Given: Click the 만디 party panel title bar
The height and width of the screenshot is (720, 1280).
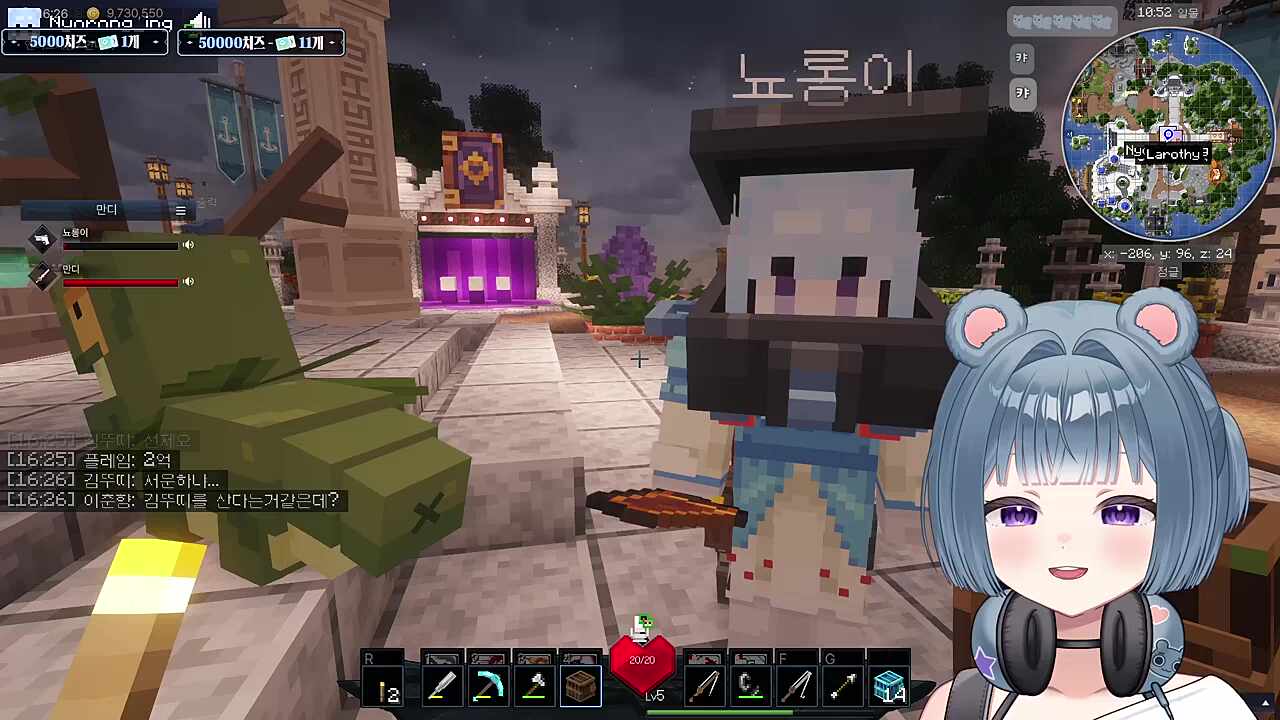Looking at the screenshot, I should [105, 210].
